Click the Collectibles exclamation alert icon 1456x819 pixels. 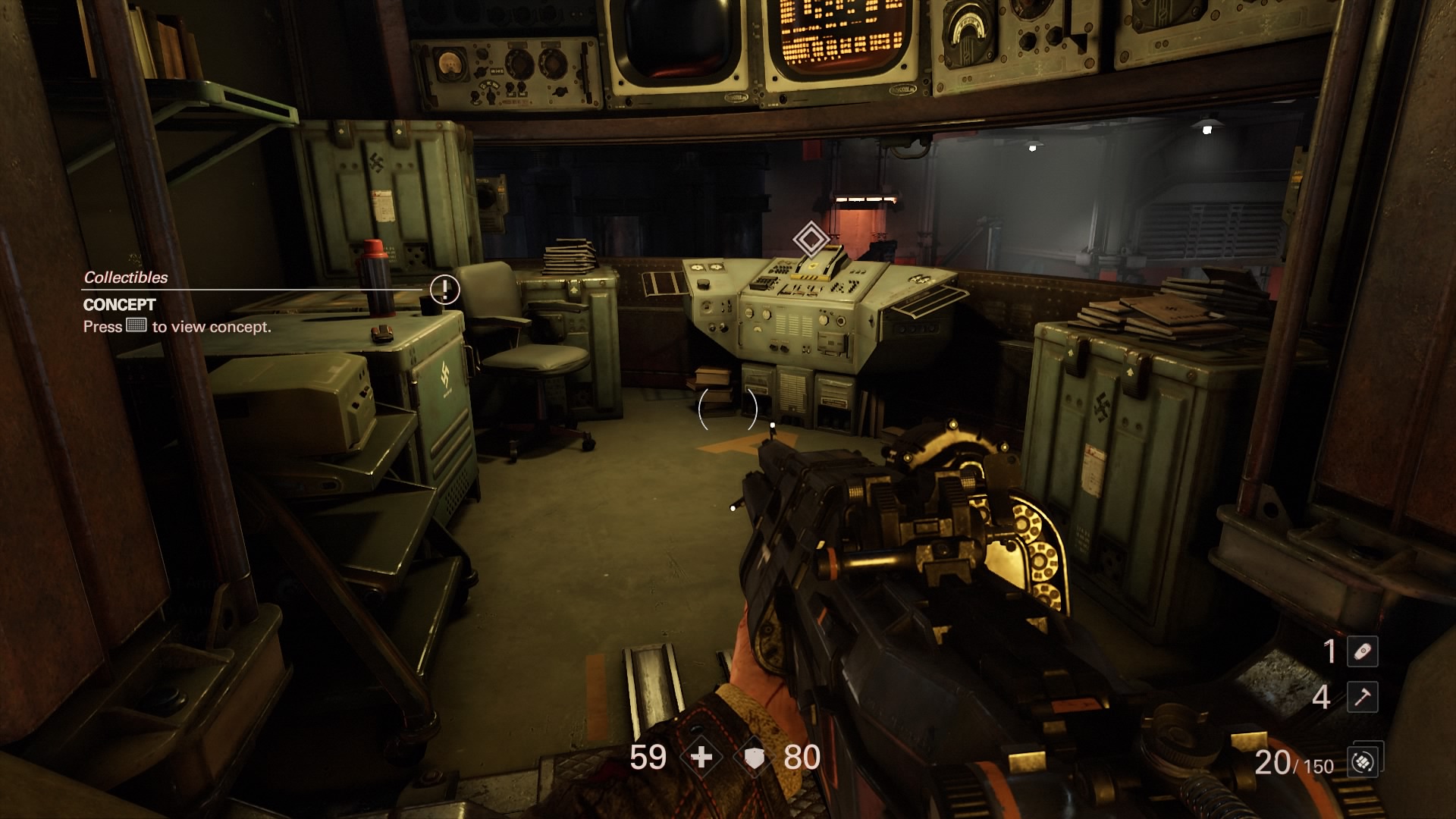444,289
